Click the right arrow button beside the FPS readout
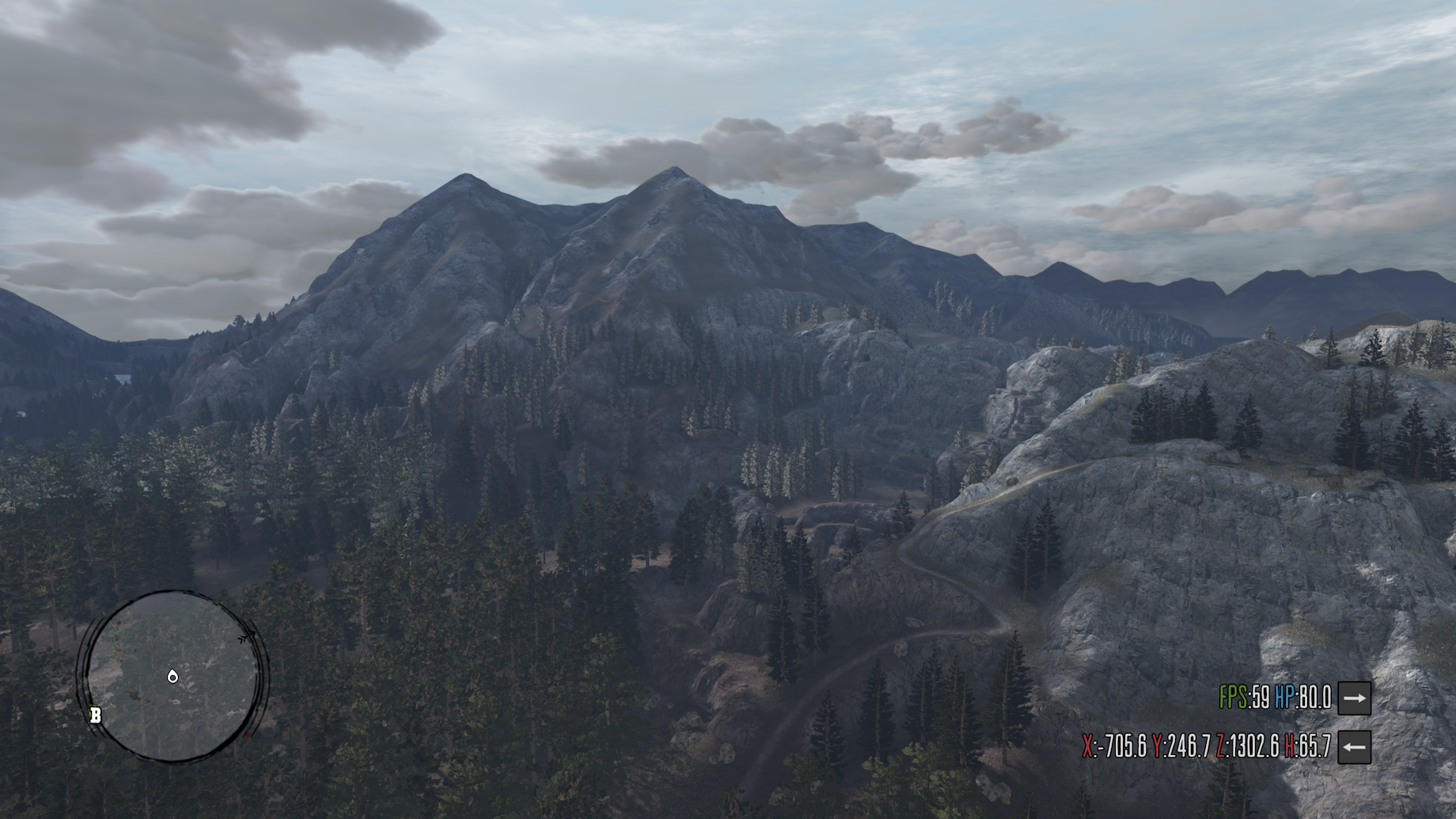 [x=1354, y=698]
